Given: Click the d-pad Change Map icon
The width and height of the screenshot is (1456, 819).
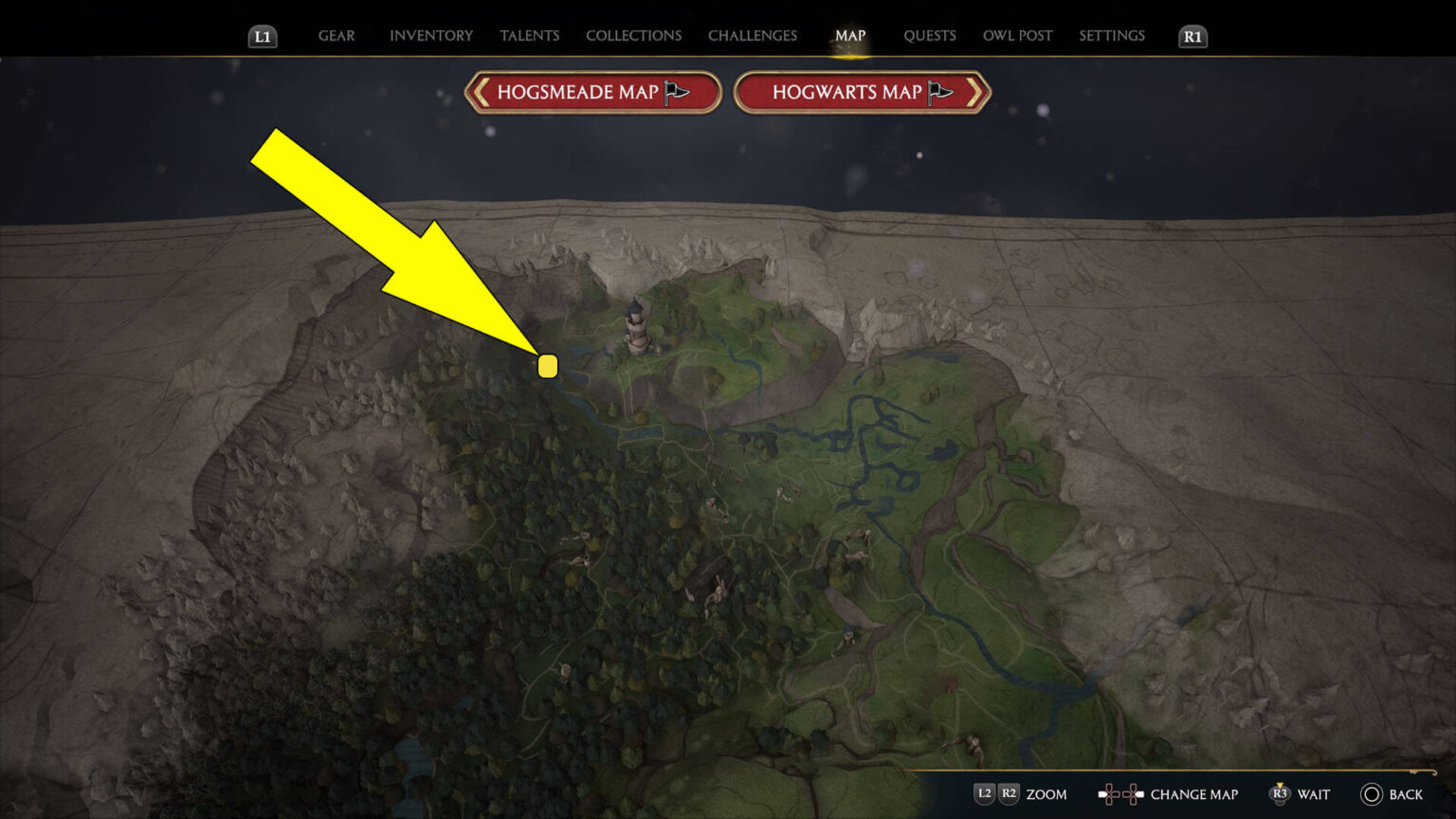Looking at the screenshot, I should point(1122,794).
